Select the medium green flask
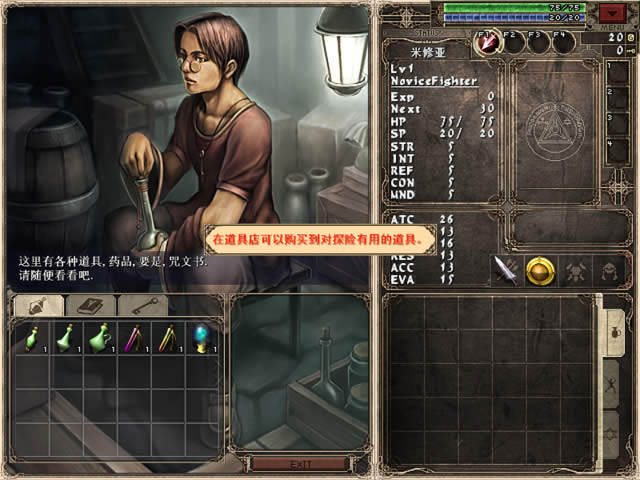This screenshot has height=480, width=640. (x=65, y=338)
